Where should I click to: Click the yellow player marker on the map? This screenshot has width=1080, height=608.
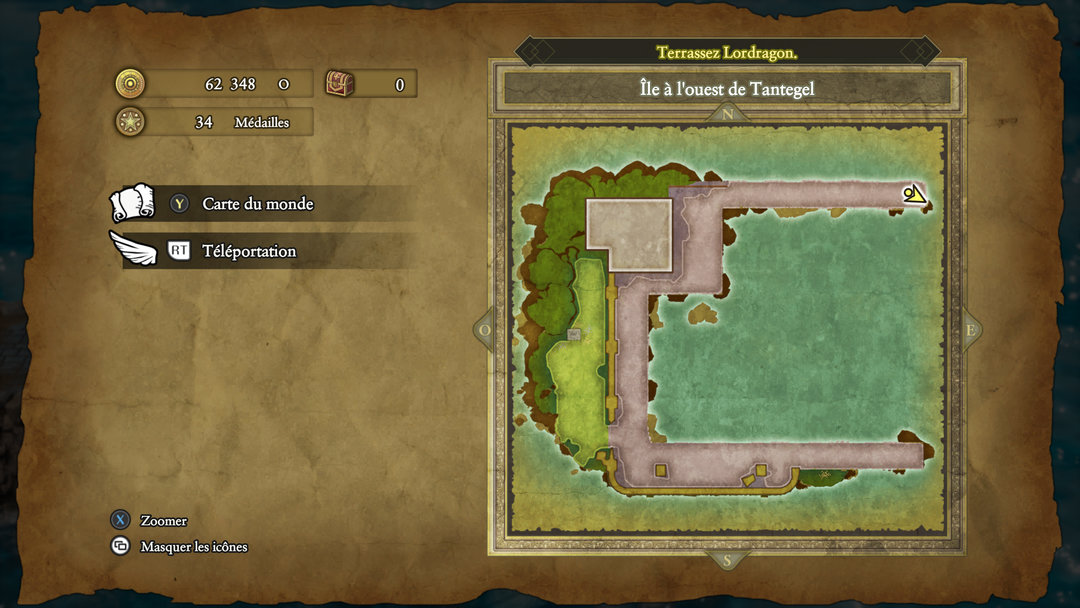point(914,194)
